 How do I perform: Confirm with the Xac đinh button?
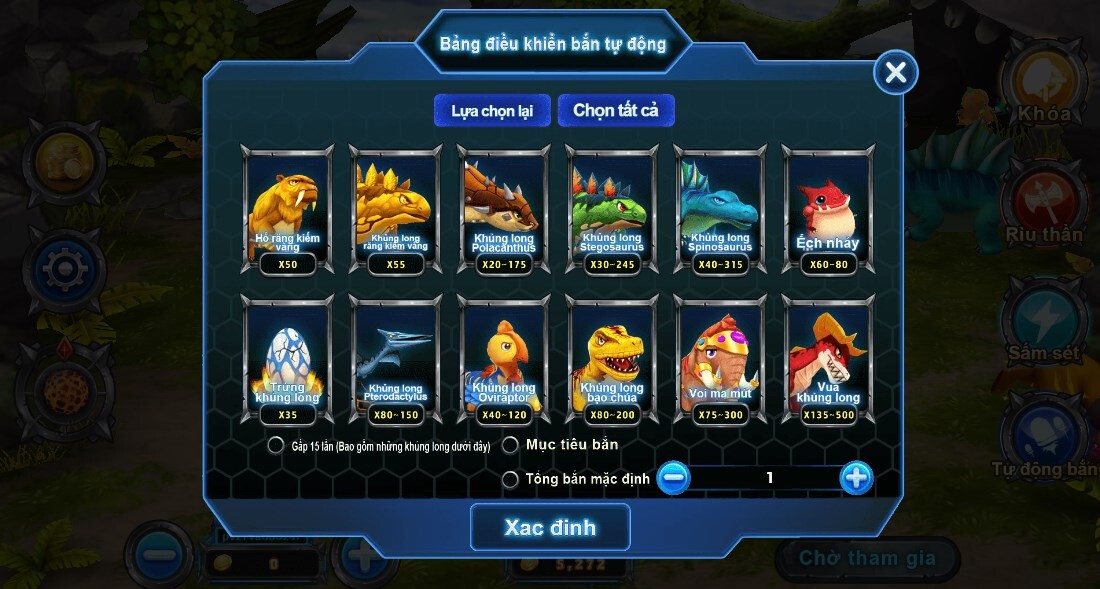(x=550, y=527)
